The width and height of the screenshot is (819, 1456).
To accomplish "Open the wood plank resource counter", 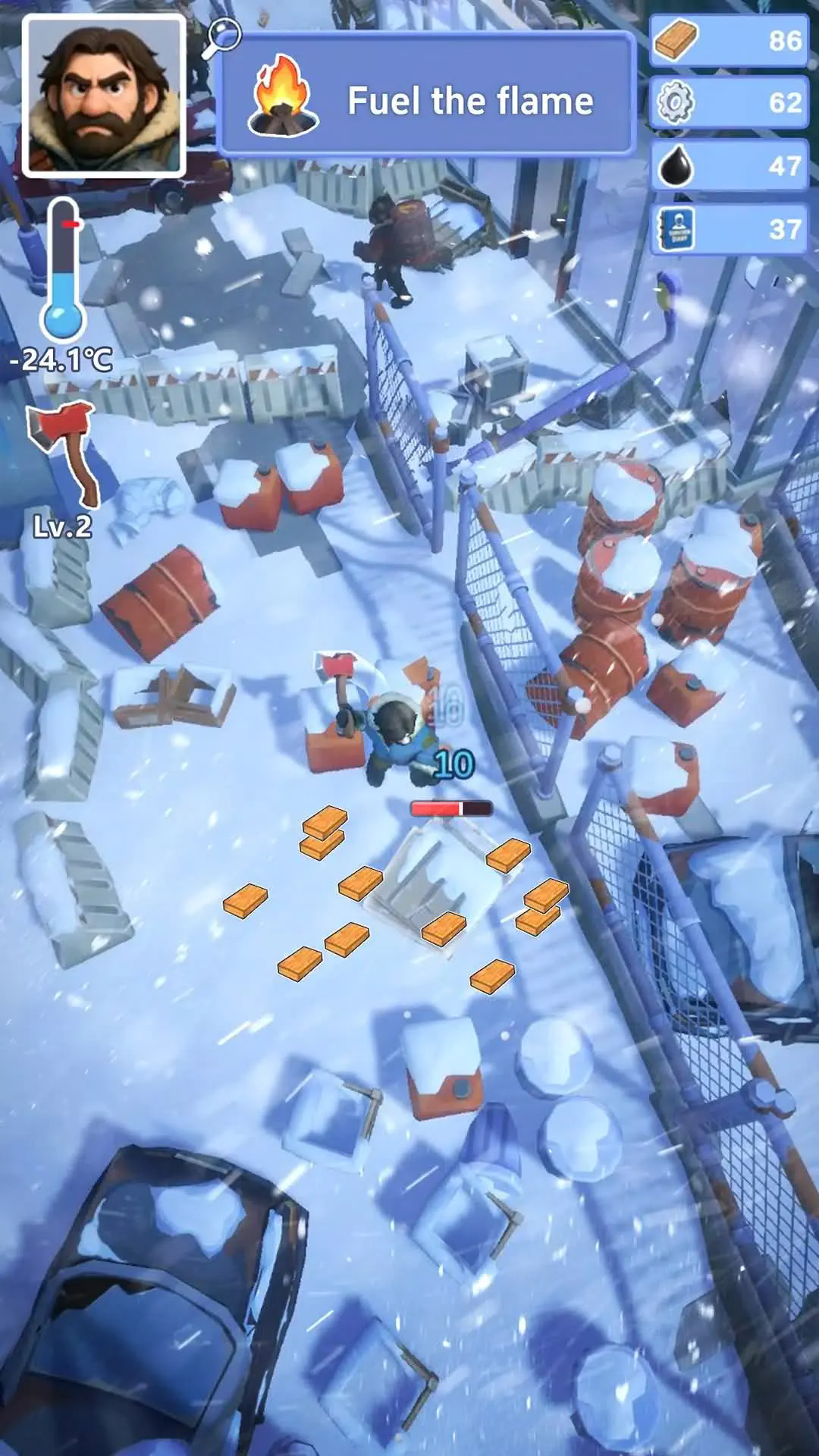I will (729, 40).
